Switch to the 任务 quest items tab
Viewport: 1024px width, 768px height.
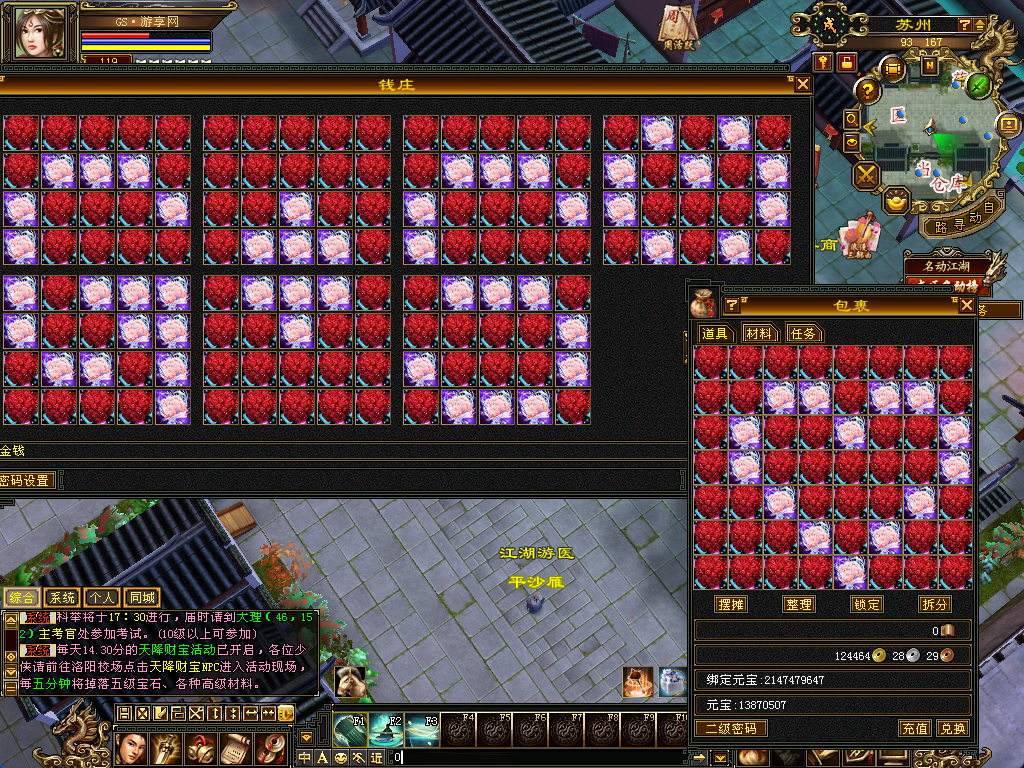click(804, 333)
